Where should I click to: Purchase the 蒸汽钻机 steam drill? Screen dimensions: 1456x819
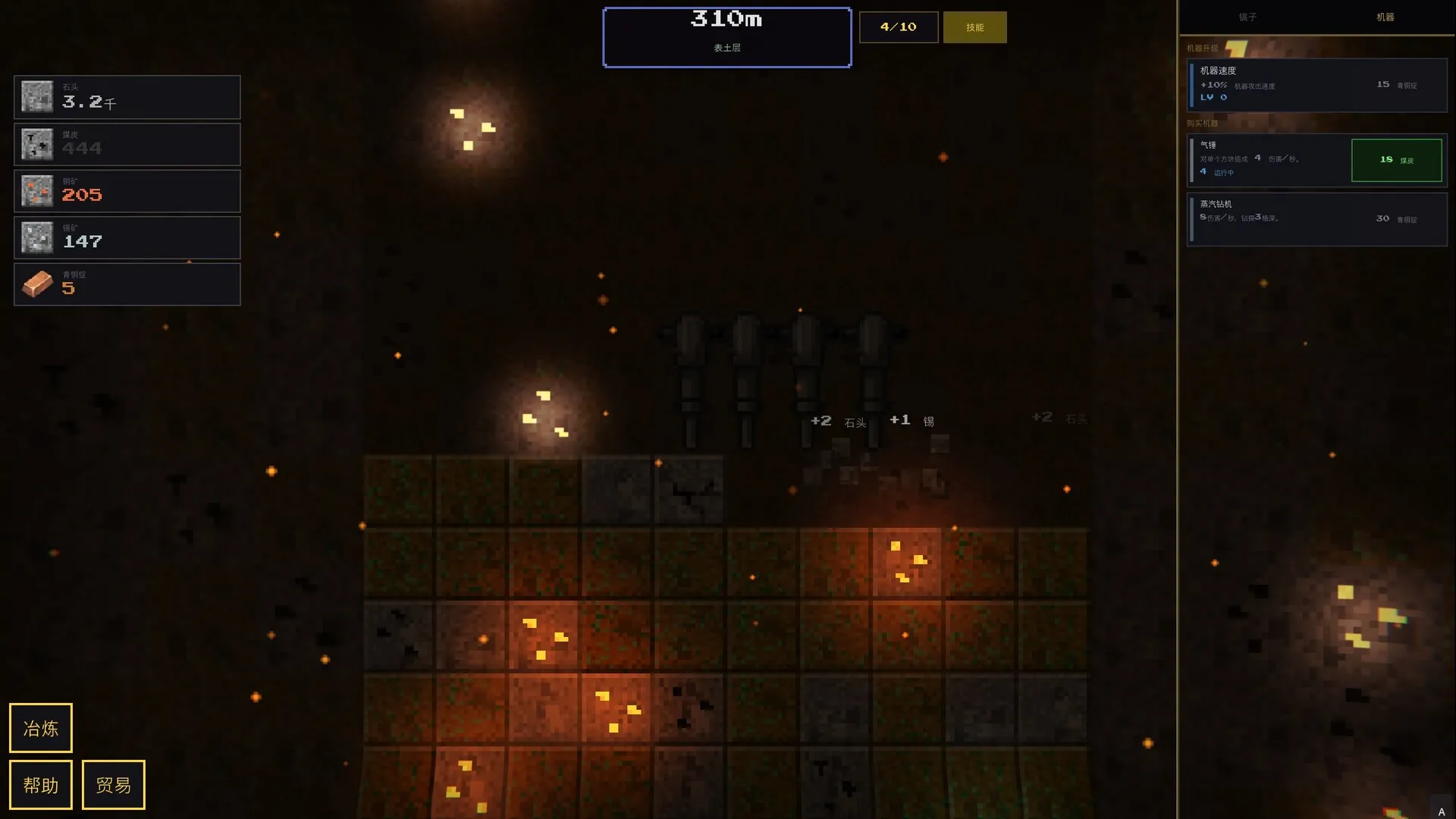coord(1316,219)
